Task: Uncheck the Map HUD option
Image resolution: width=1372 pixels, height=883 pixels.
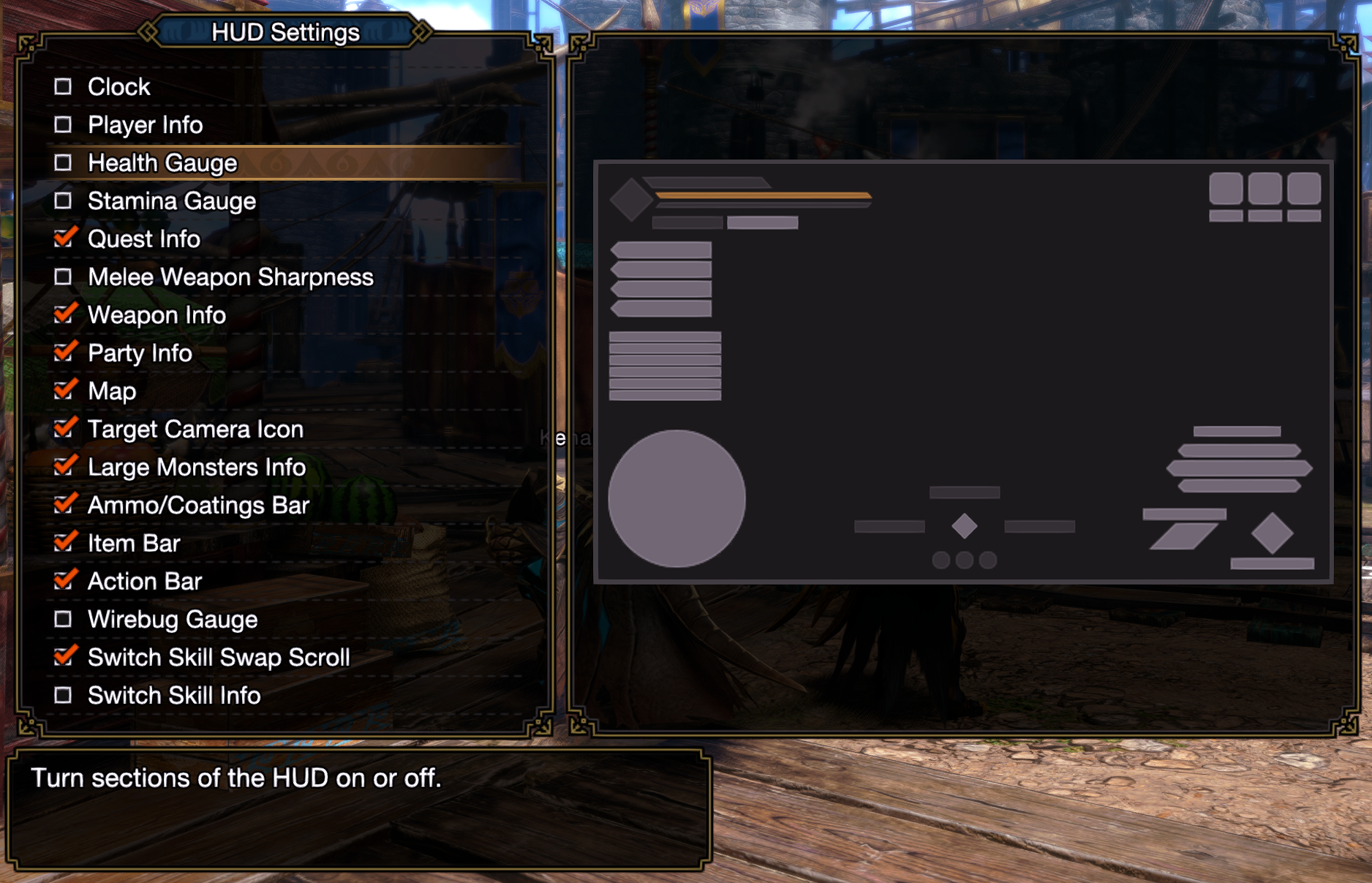Action: [x=64, y=391]
